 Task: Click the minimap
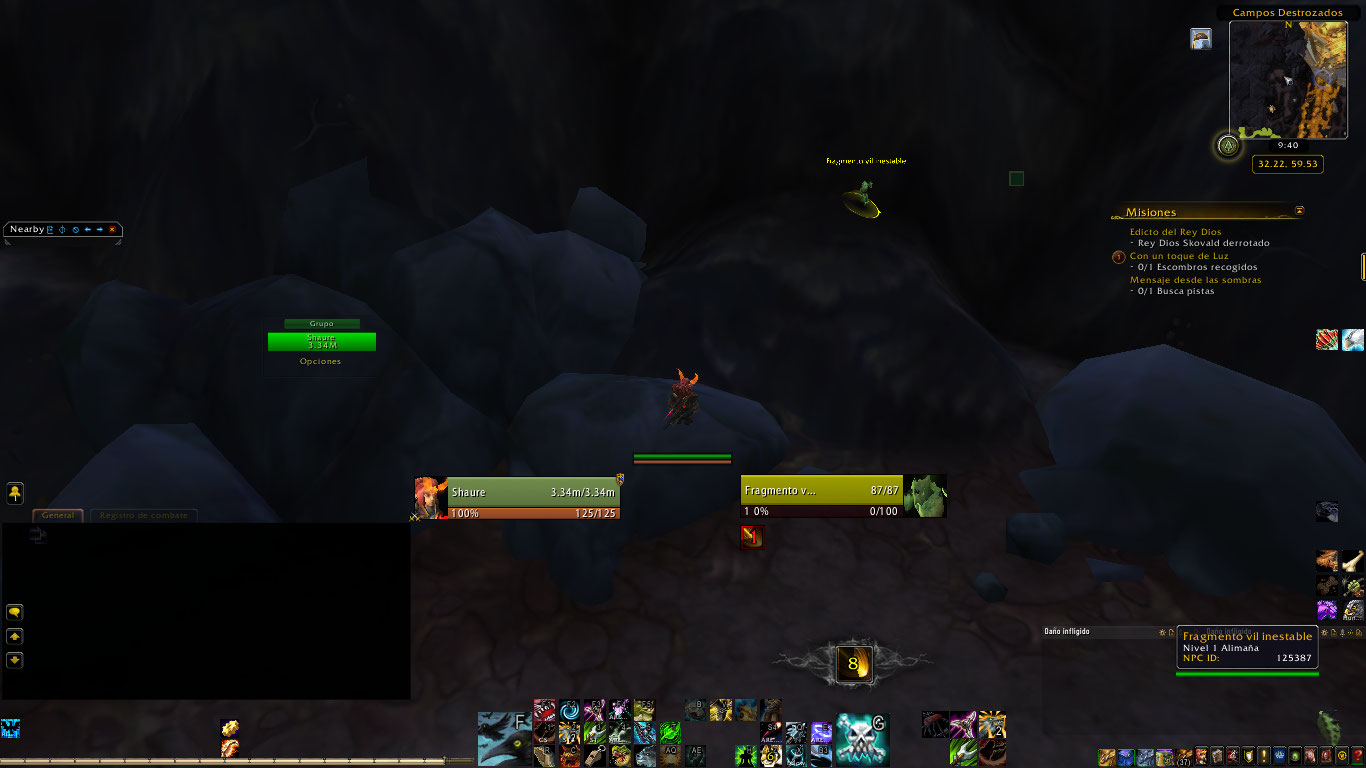(x=1289, y=79)
